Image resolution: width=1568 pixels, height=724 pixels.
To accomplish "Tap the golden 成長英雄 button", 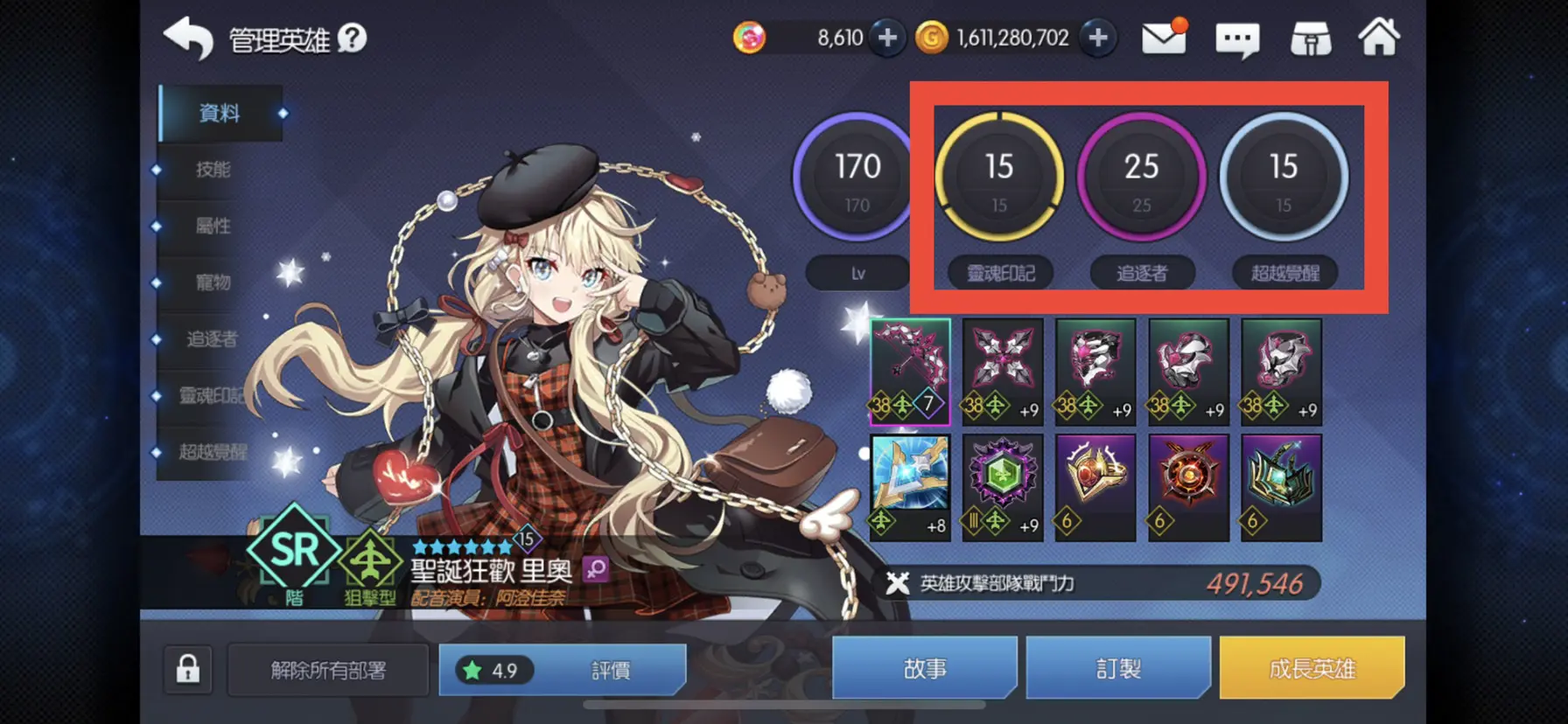I will tap(1312, 667).
